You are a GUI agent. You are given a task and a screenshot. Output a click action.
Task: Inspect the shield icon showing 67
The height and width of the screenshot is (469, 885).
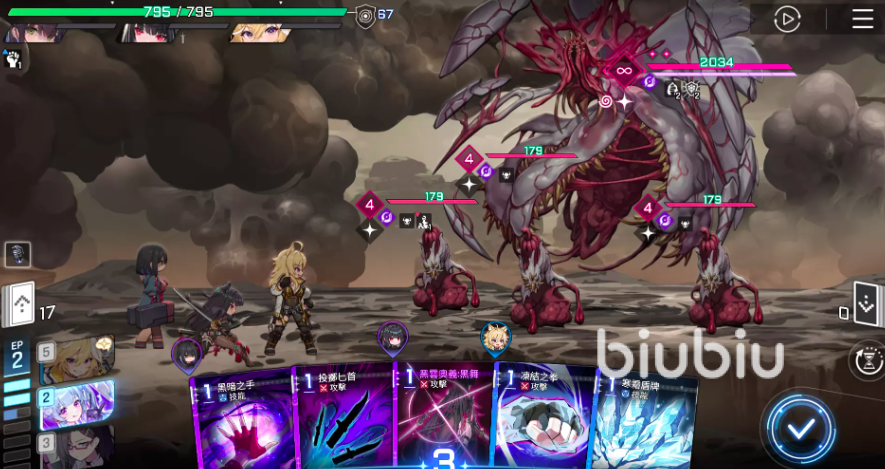pyautogui.click(x=365, y=14)
